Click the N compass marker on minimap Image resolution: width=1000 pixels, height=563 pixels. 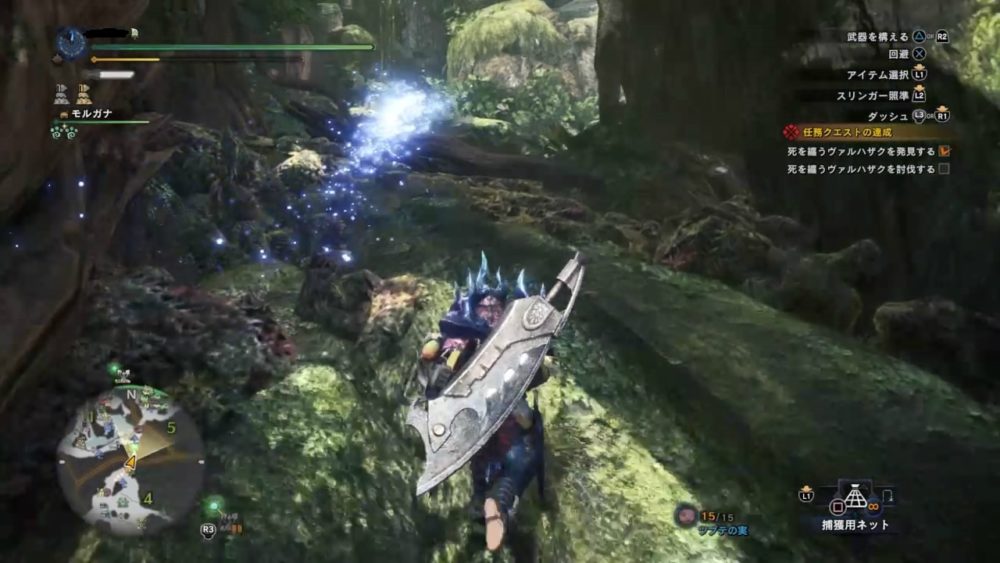pyautogui.click(x=131, y=392)
